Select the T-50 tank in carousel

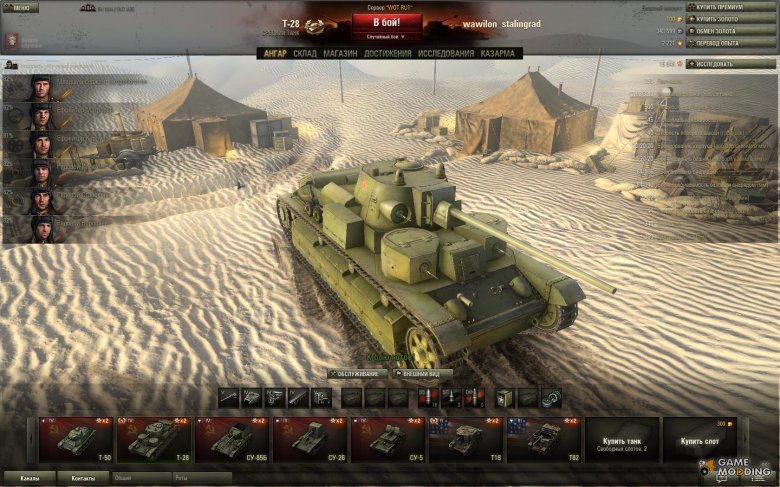(x=76, y=440)
